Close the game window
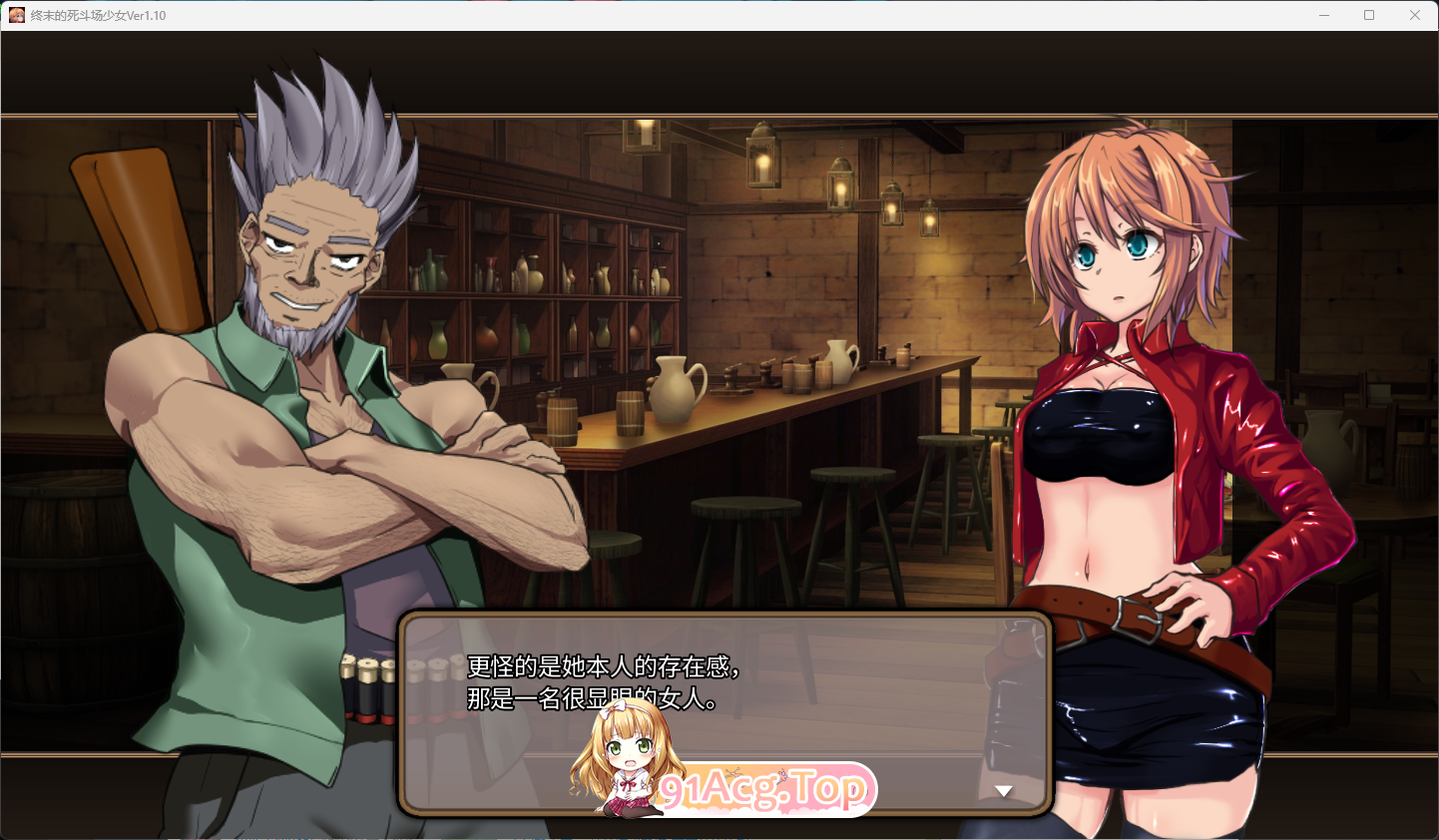Screen dimensions: 1439x840 pyautogui.click(x=1414, y=15)
